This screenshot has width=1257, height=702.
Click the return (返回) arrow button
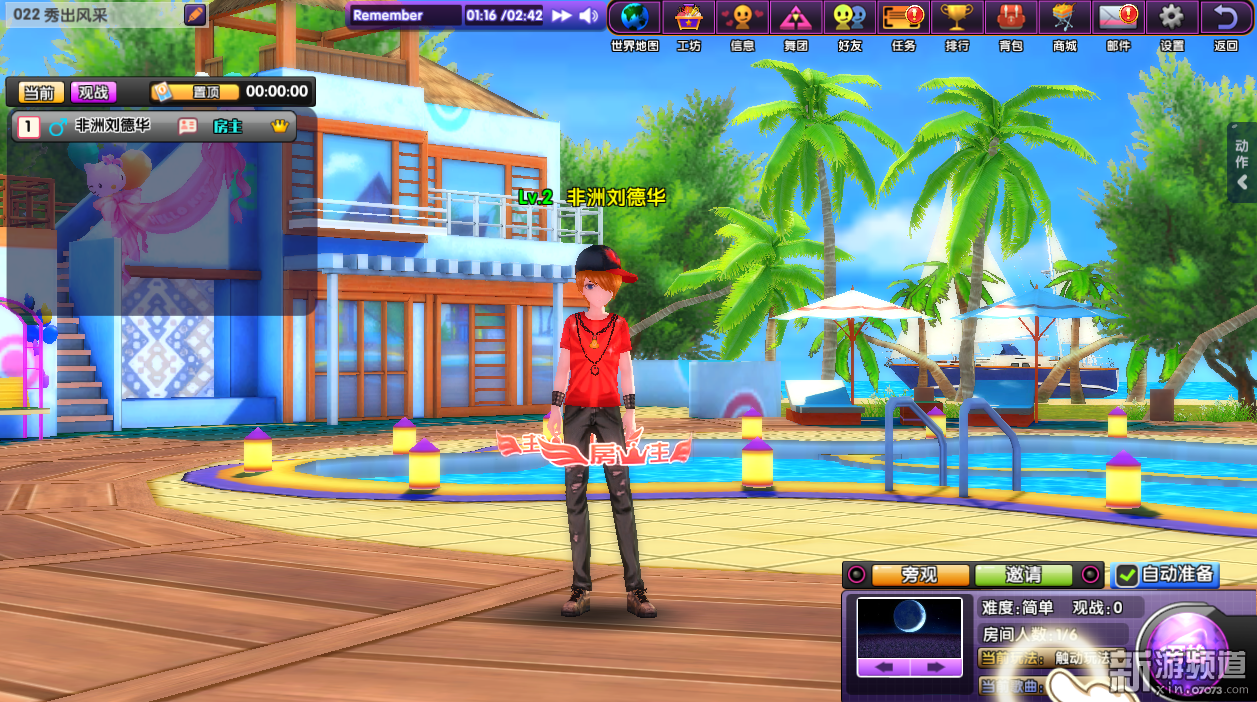1225,18
